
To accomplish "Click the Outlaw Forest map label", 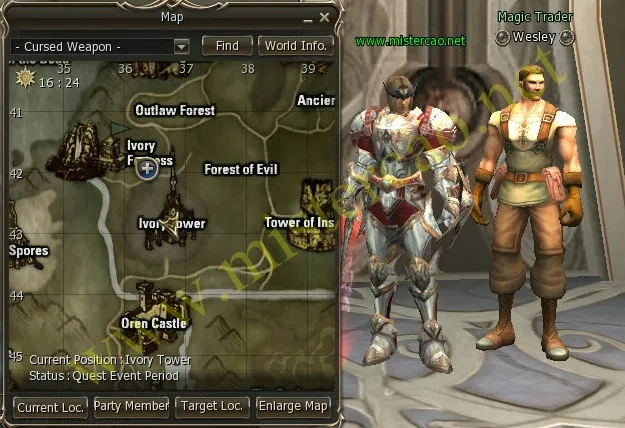I will click(x=175, y=110).
